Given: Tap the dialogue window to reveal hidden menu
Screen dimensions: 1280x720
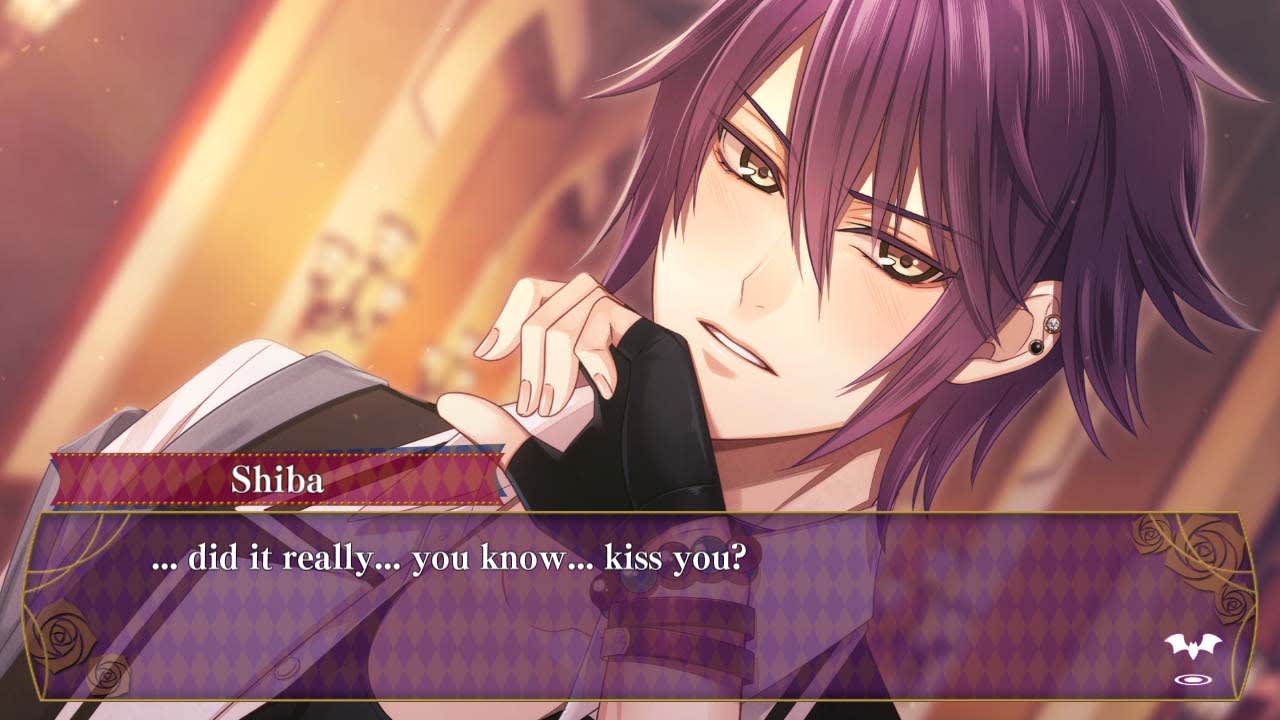Looking at the screenshot, I should pyautogui.click(x=640, y=620).
